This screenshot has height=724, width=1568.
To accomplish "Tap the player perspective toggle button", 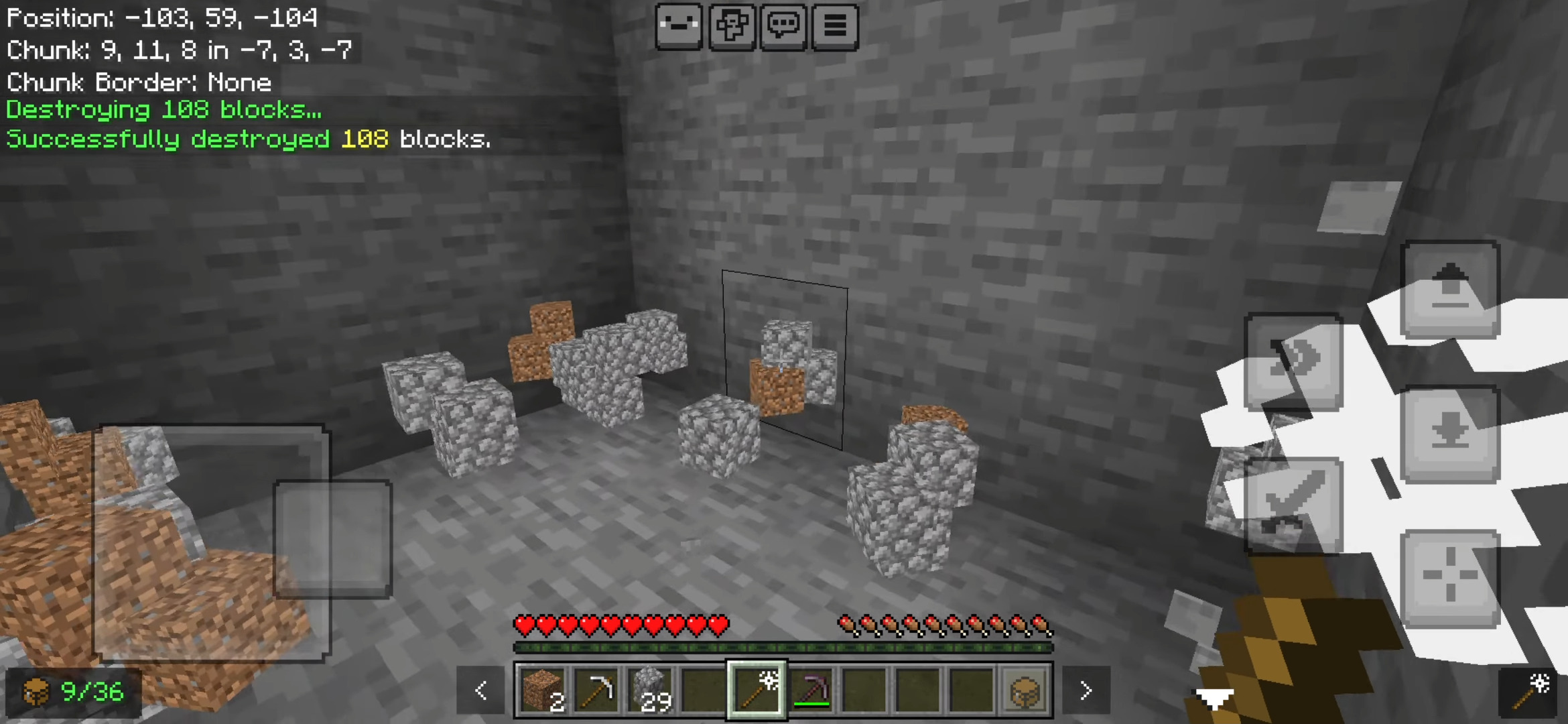I will (731, 27).
